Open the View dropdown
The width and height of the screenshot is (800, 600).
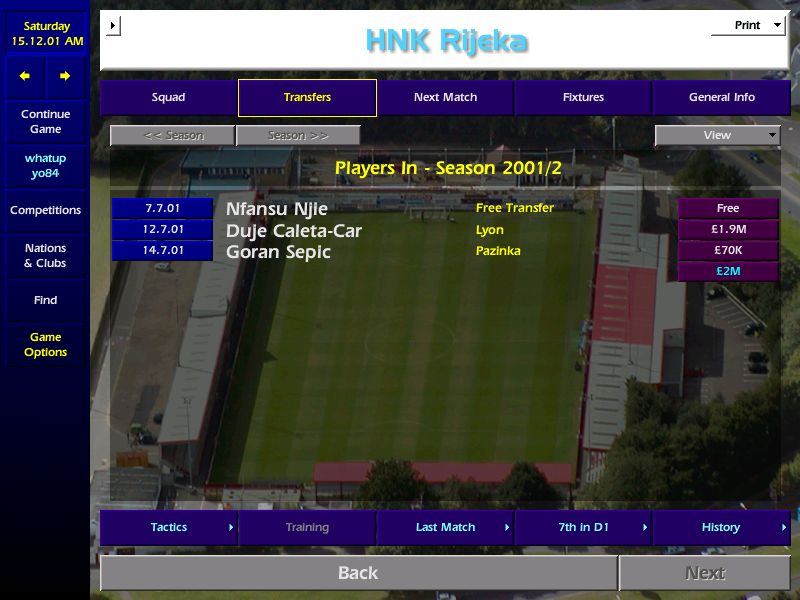click(x=717, y=136)
